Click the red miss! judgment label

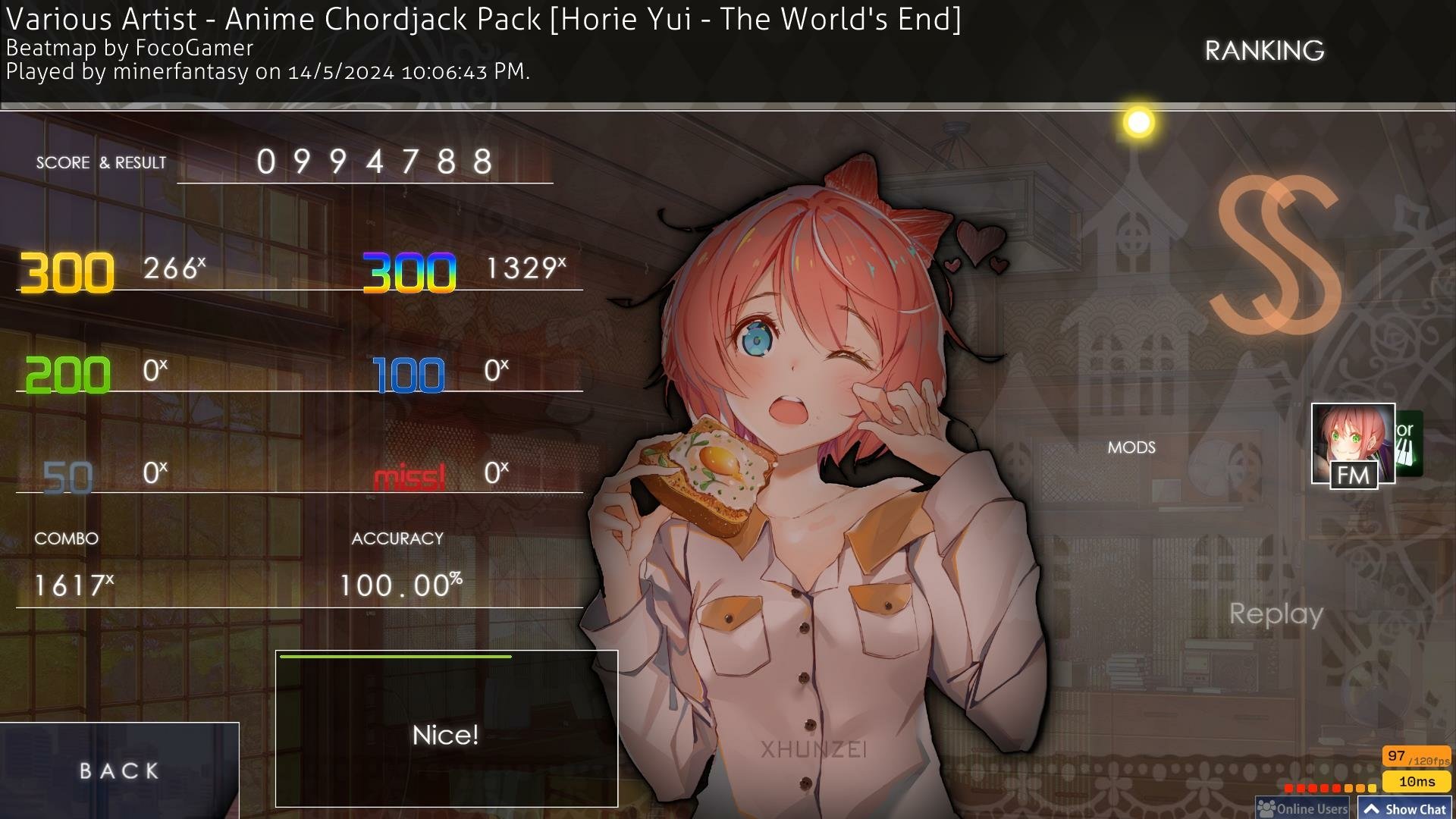click(x=409, y=476)
